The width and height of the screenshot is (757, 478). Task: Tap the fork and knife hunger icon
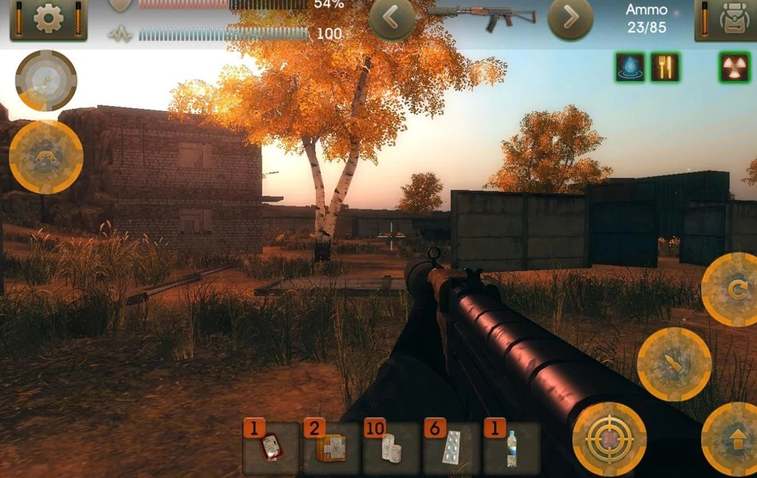665,67
